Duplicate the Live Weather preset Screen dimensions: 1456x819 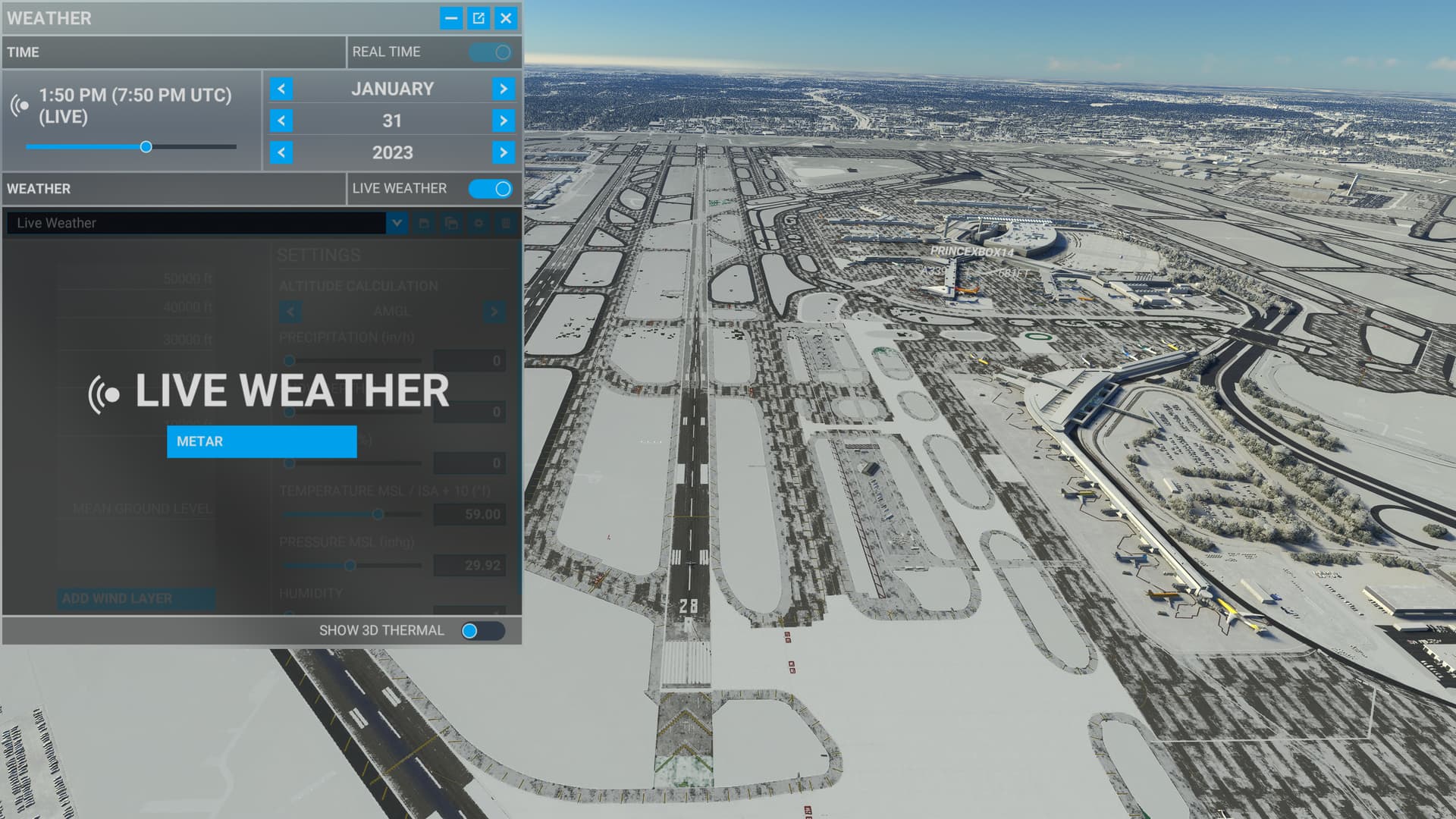[450, 224]
